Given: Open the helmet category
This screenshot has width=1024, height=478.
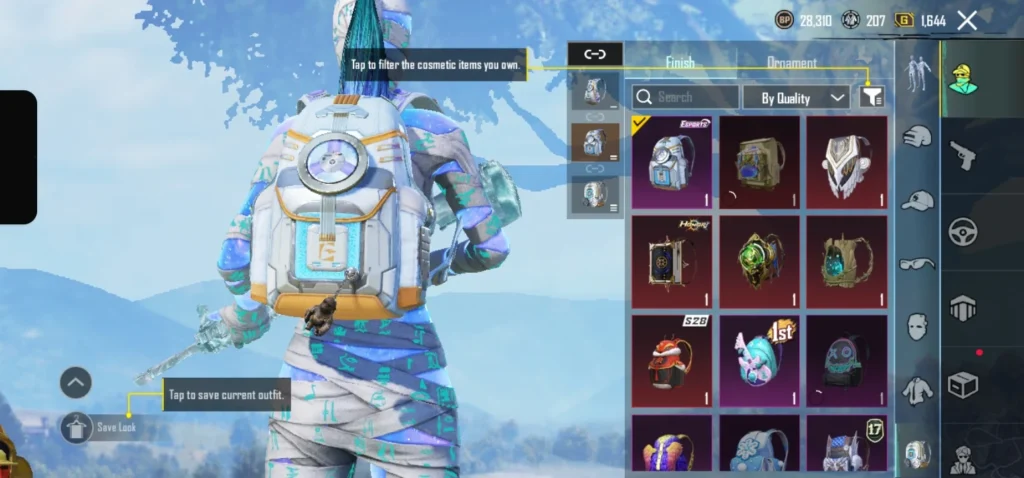Looking at the screenshot, I should click(917, 136).
